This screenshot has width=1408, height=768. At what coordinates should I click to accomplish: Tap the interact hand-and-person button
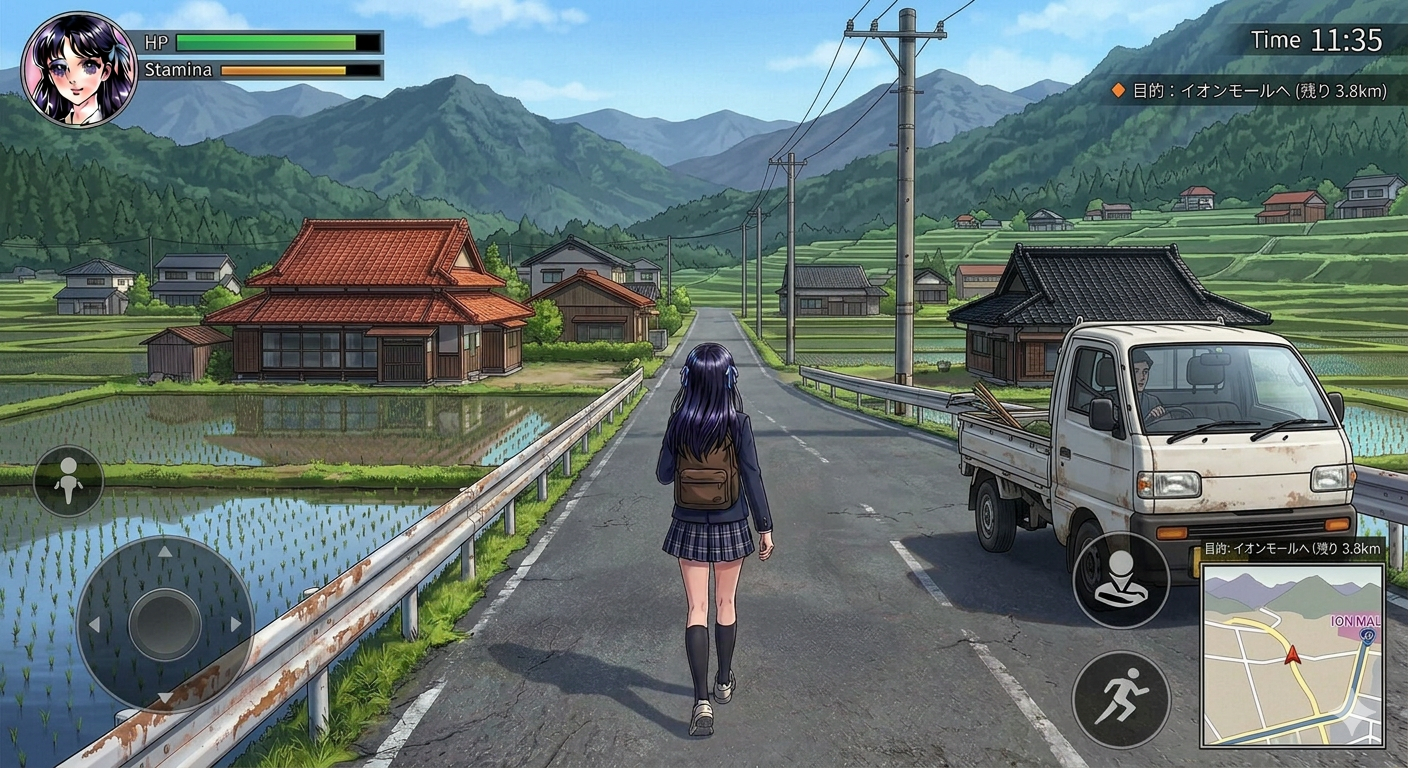pyautogui.click(x=1121, y=580)
